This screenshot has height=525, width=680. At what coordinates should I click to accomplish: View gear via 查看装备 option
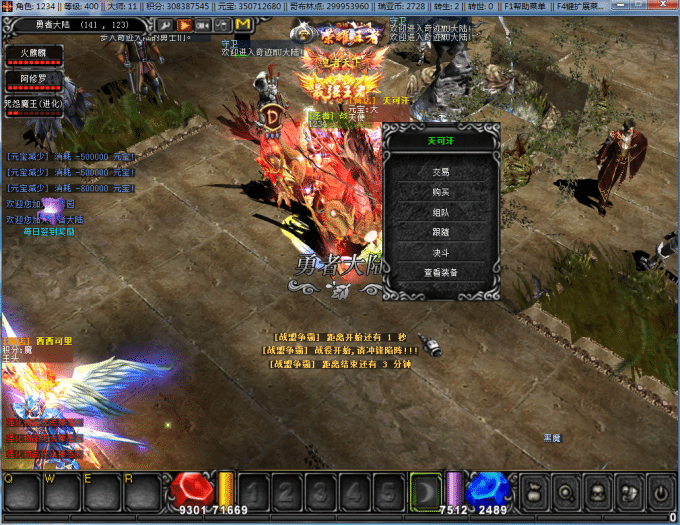click(x=440, y=273)
